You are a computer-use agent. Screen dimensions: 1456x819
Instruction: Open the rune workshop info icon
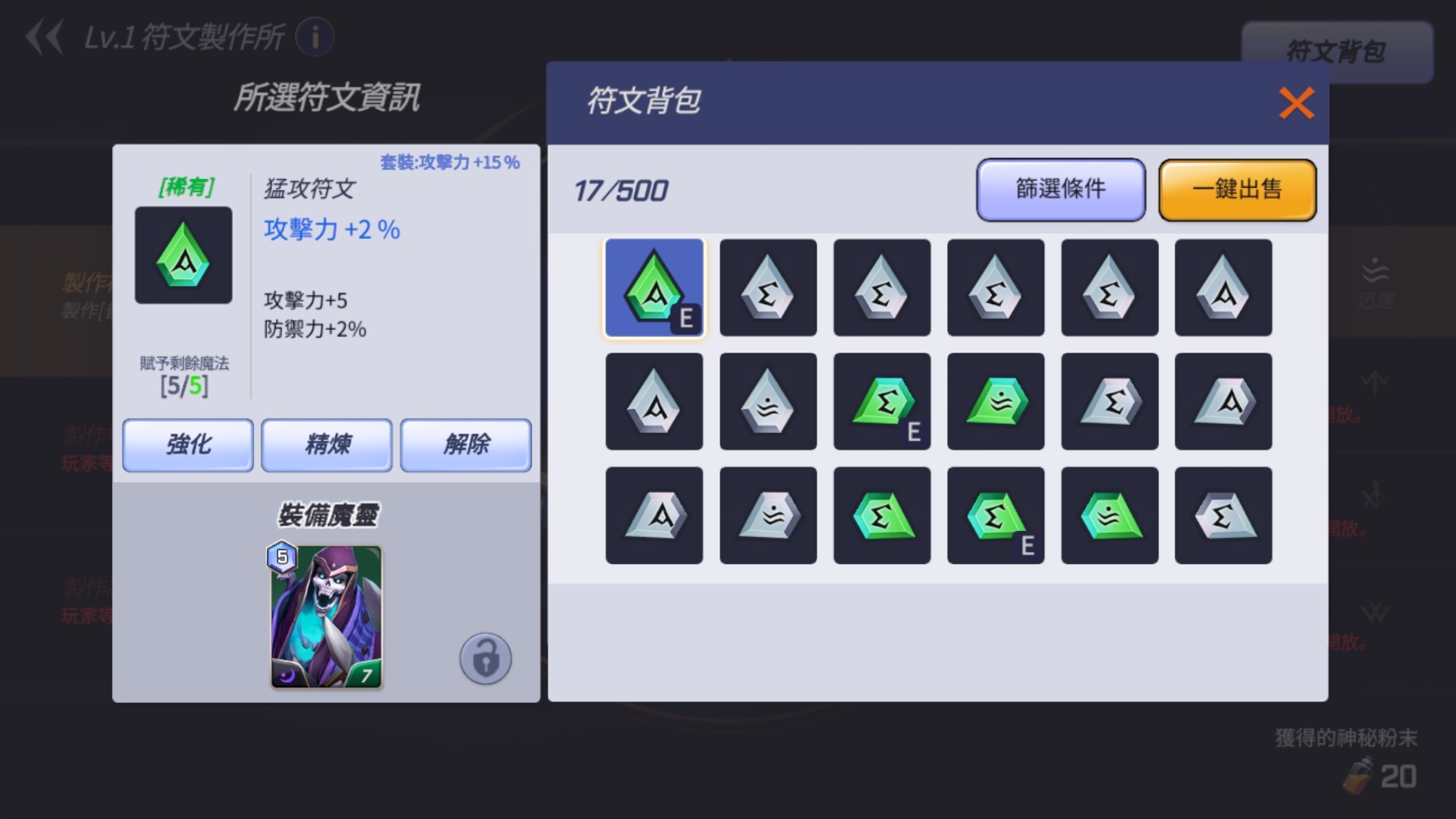tap(316, 37)
